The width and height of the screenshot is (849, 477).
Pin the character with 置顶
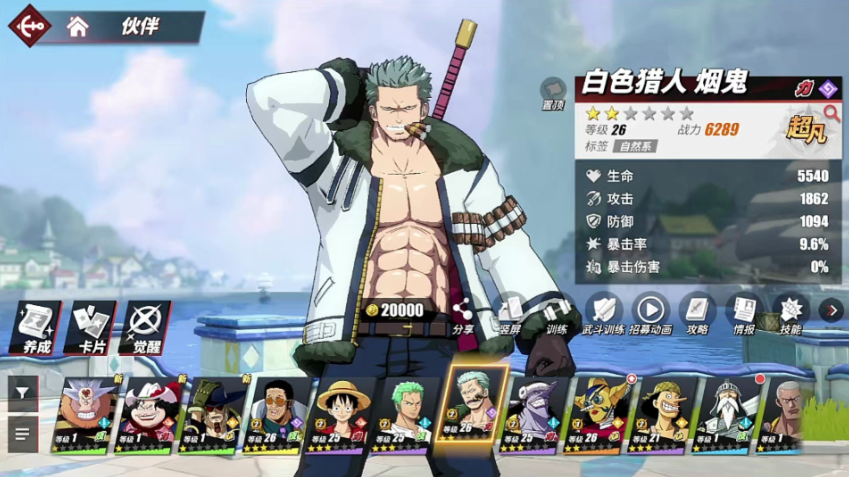click(x=553, y=93)
